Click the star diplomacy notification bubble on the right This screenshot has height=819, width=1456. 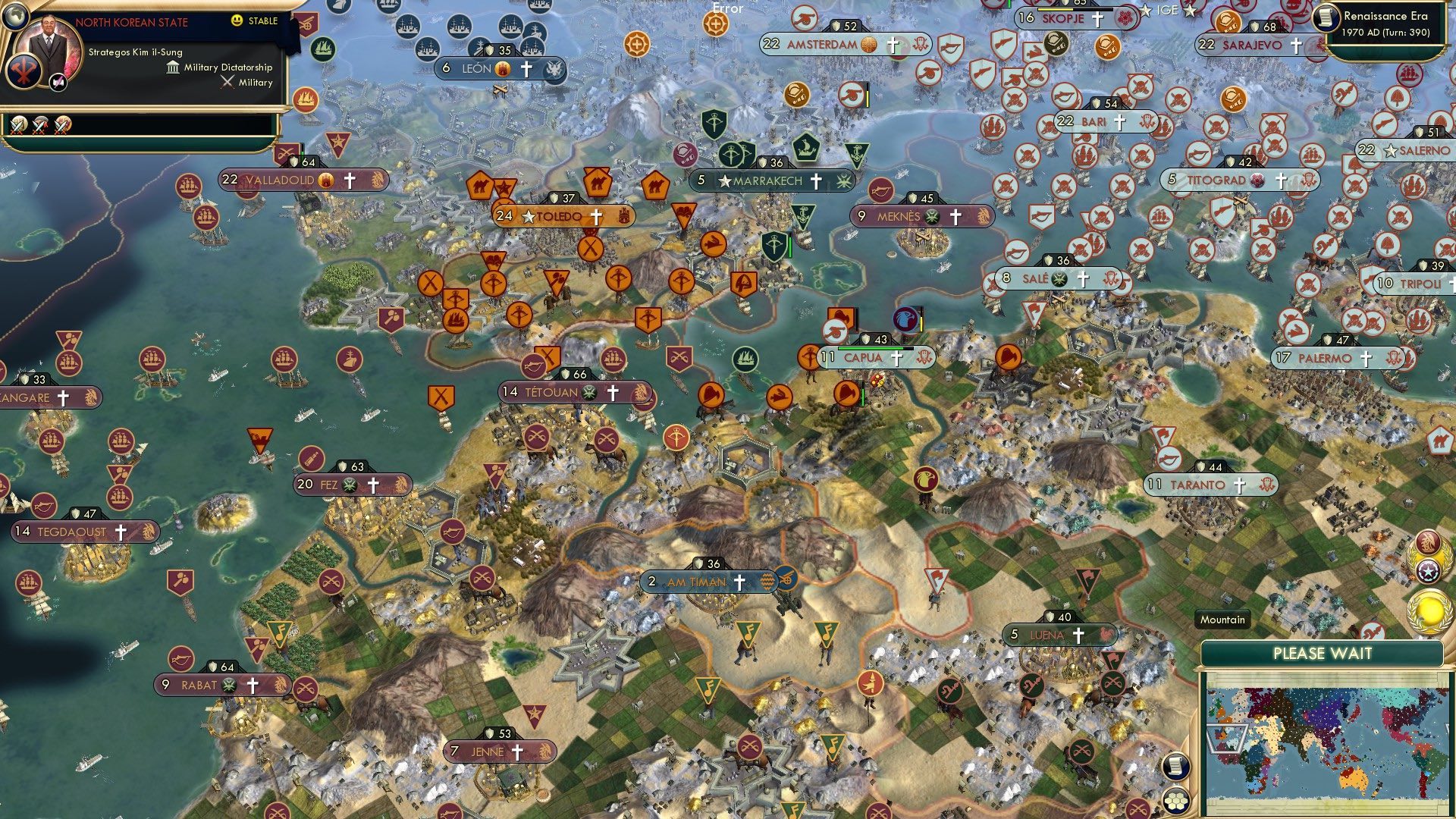1429,573
